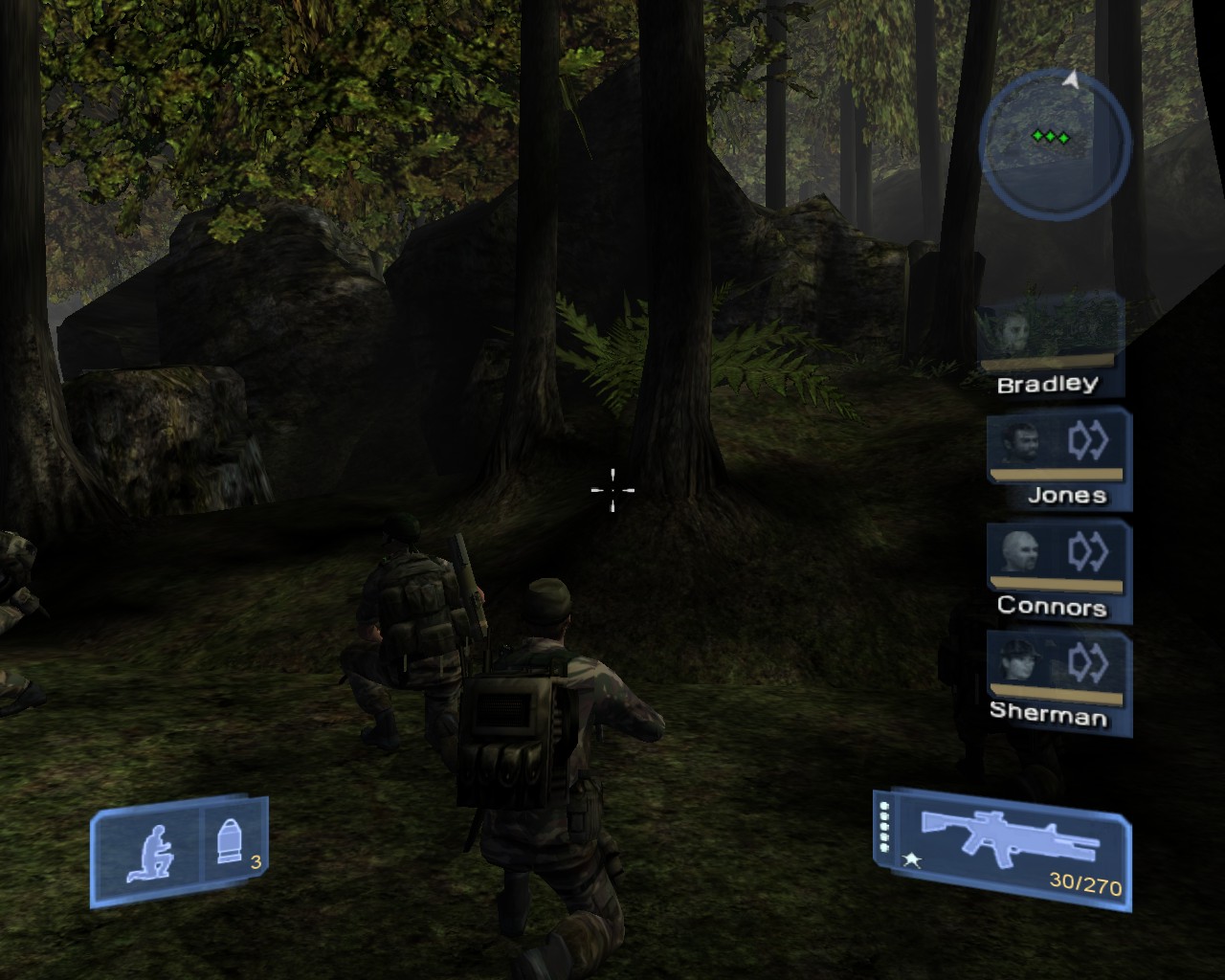Screen dimensions: 1225x980
Task: Click the crouching stance indicator icon
Action: tap(150, 852)
